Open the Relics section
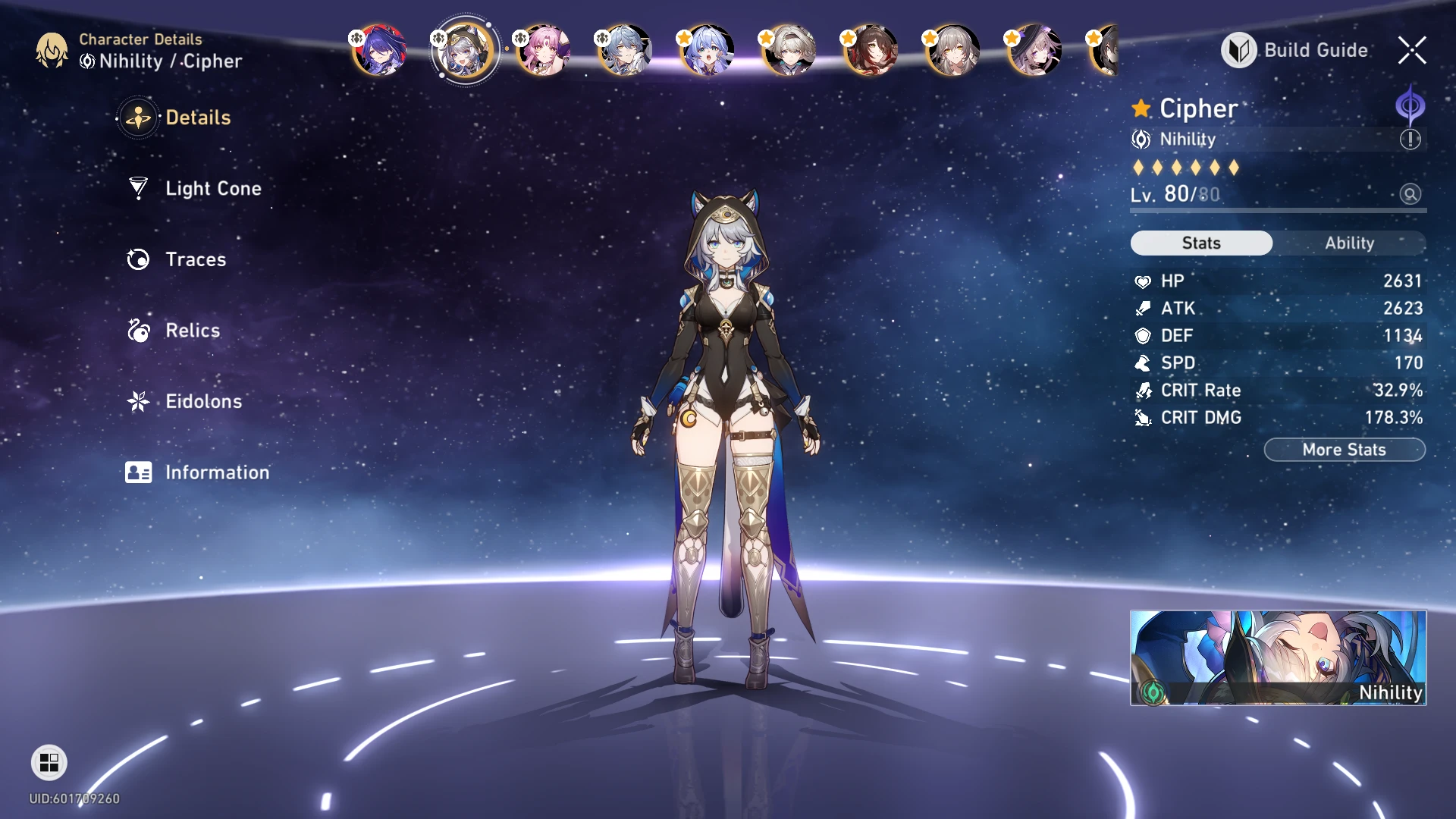1456x819 pixels. tap(192, 331)
